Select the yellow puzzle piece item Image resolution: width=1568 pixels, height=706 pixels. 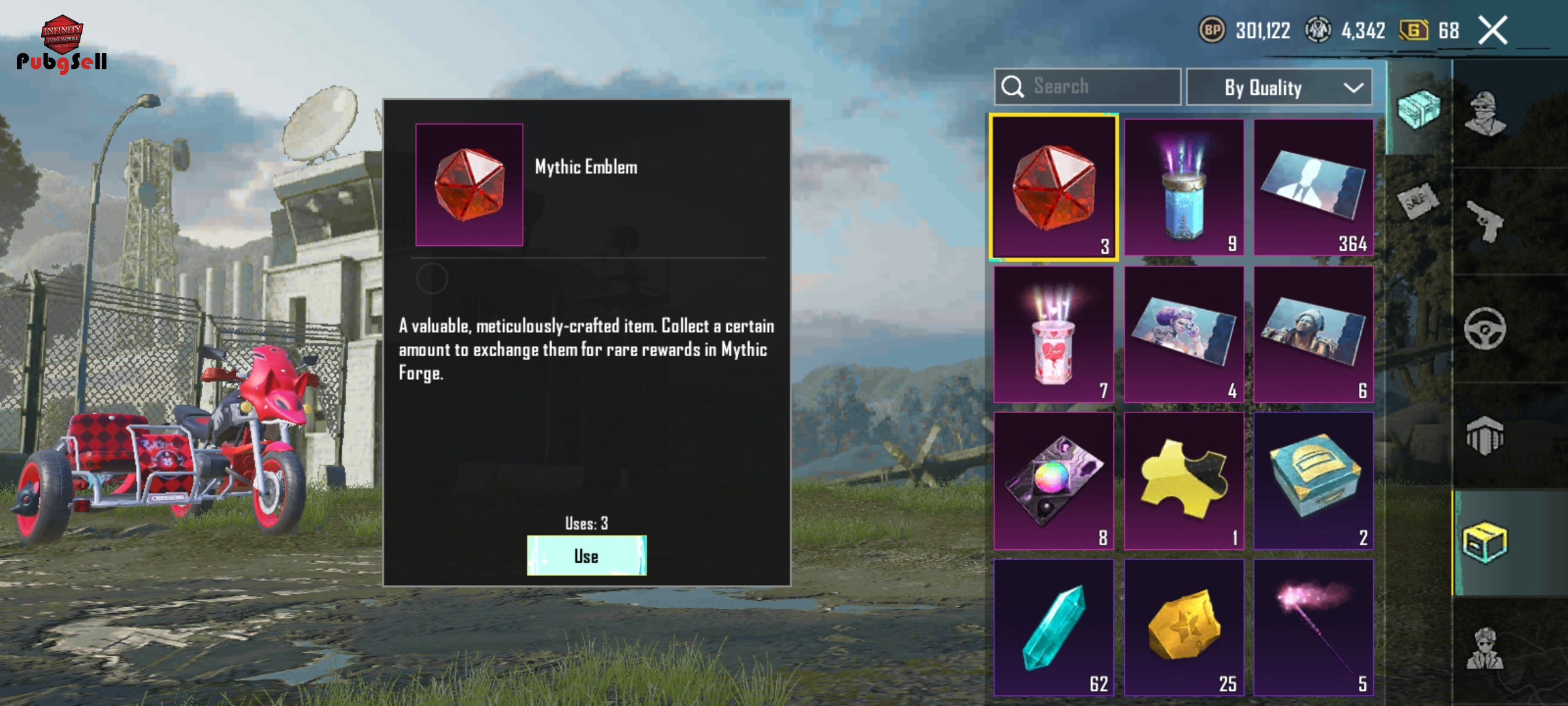(1184, 481)
